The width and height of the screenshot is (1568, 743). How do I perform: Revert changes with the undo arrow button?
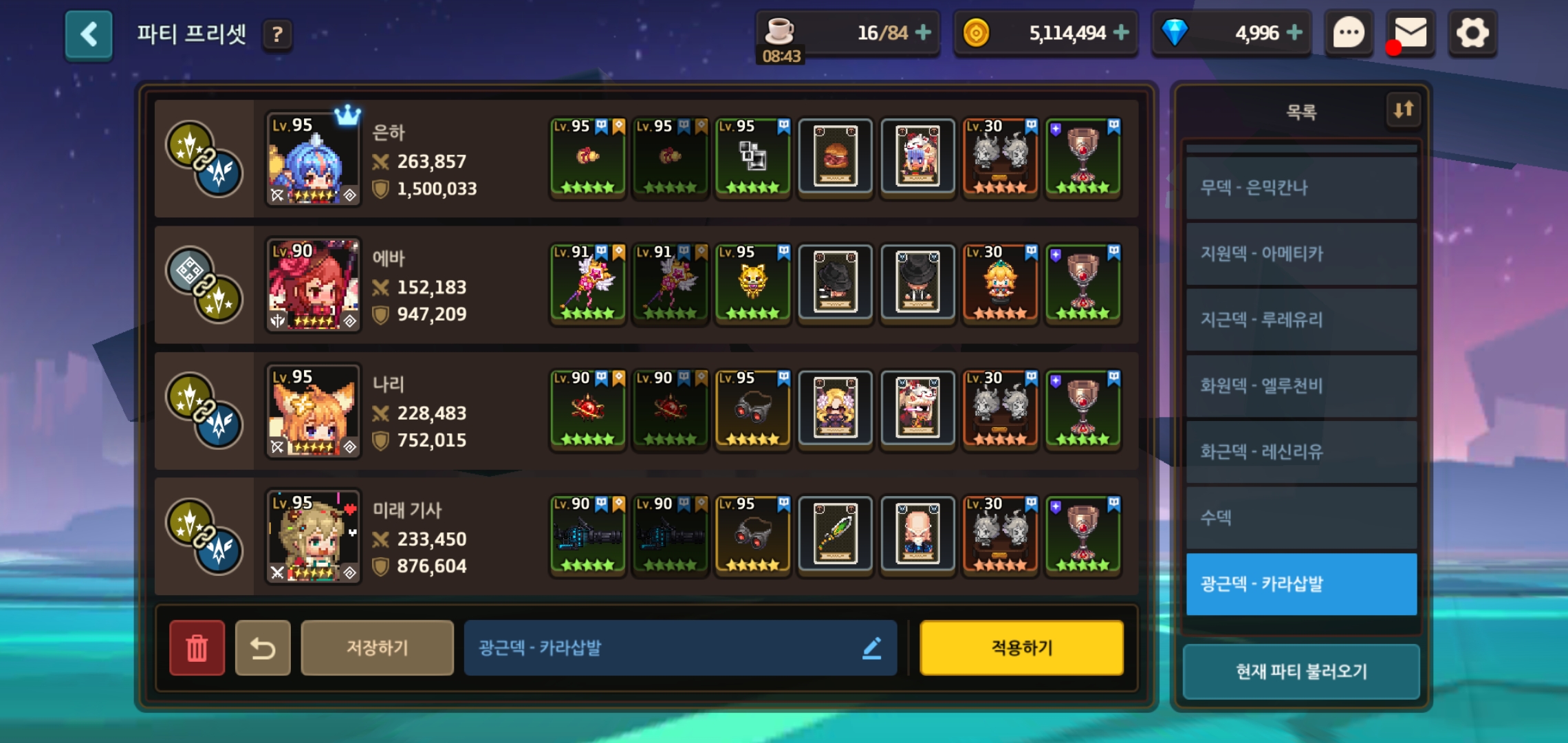pos(263,648)
